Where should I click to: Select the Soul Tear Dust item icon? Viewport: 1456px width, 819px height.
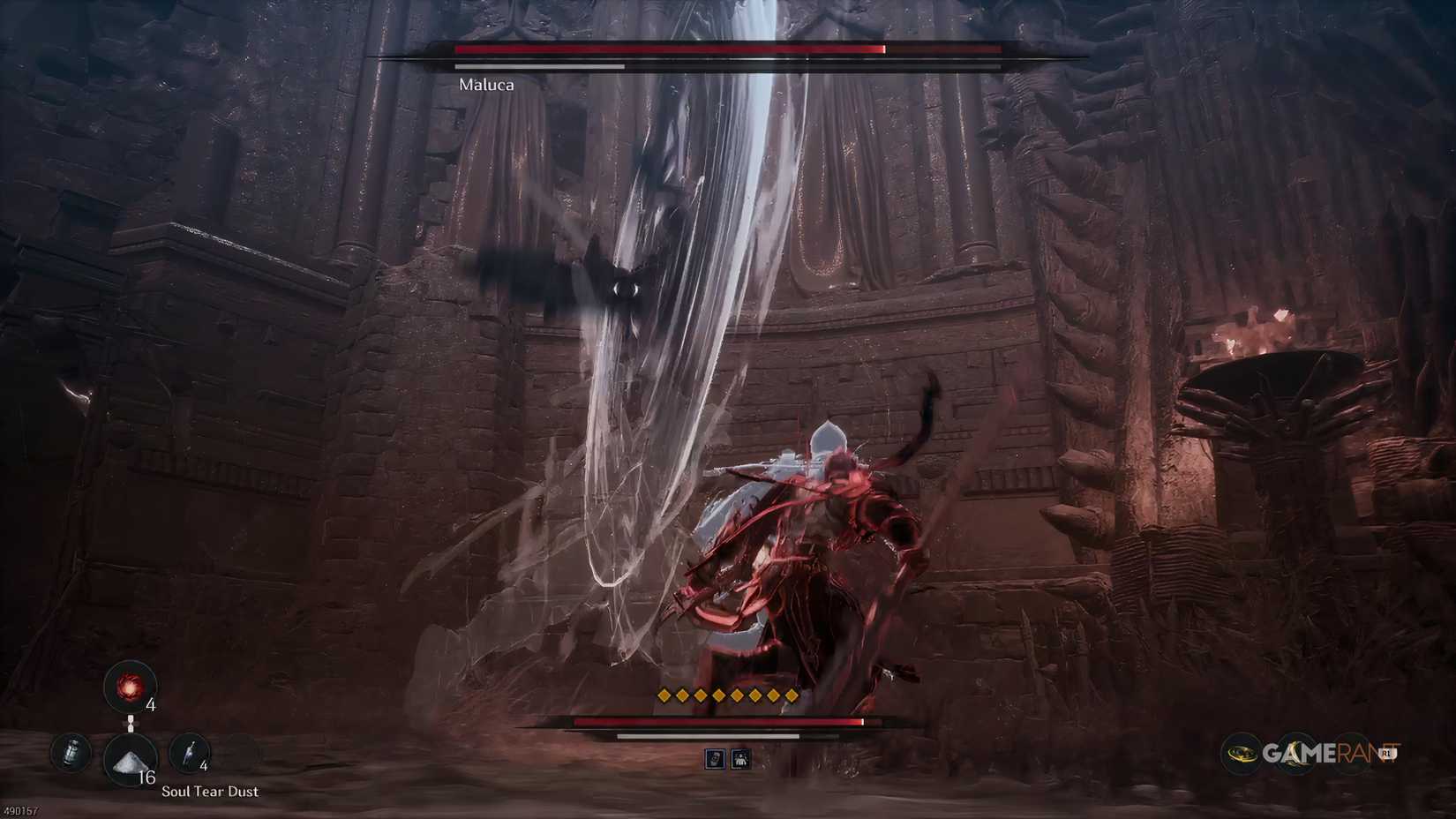[x=130, y=757]
